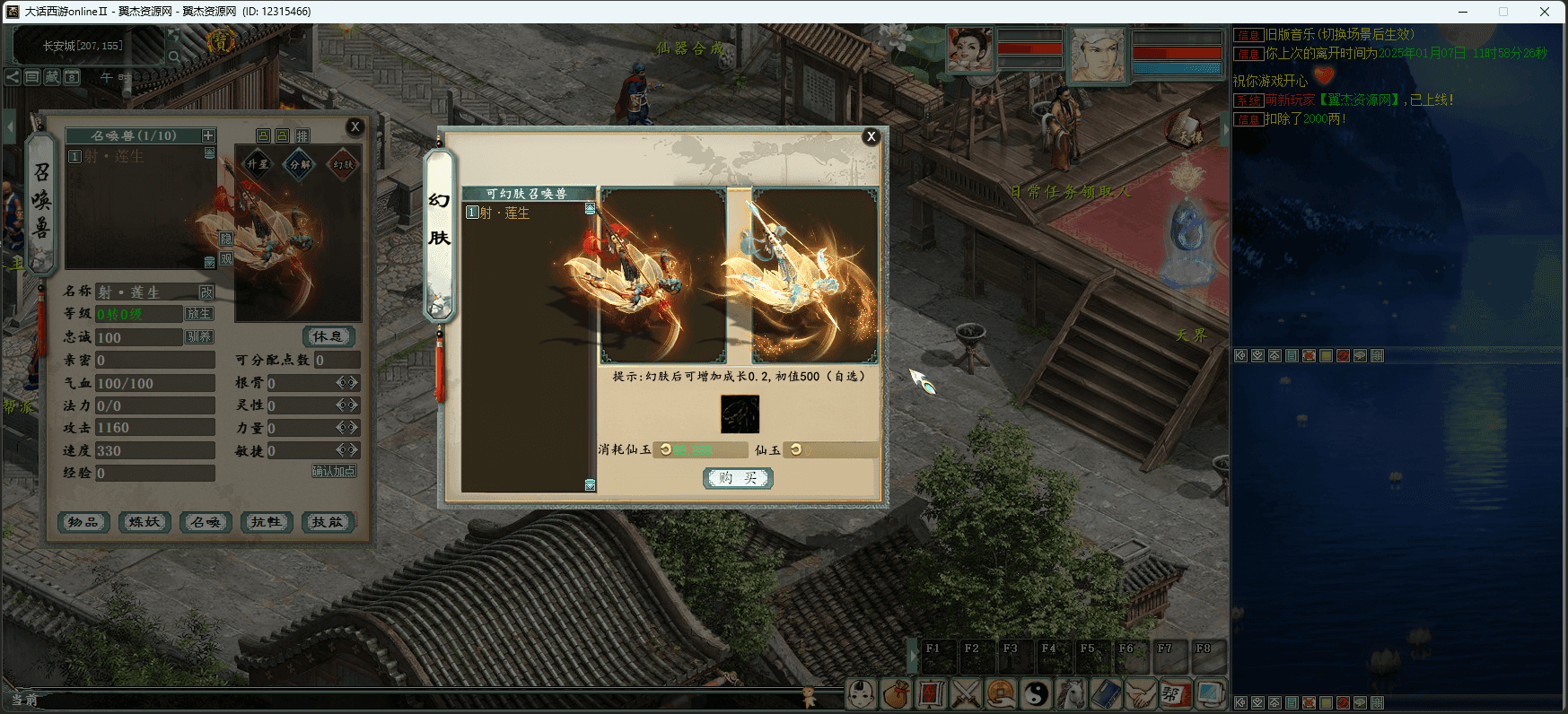Click the 购买 (buy) button
The height and width of the screenshot is (714, 1568).
click(737, 478)
